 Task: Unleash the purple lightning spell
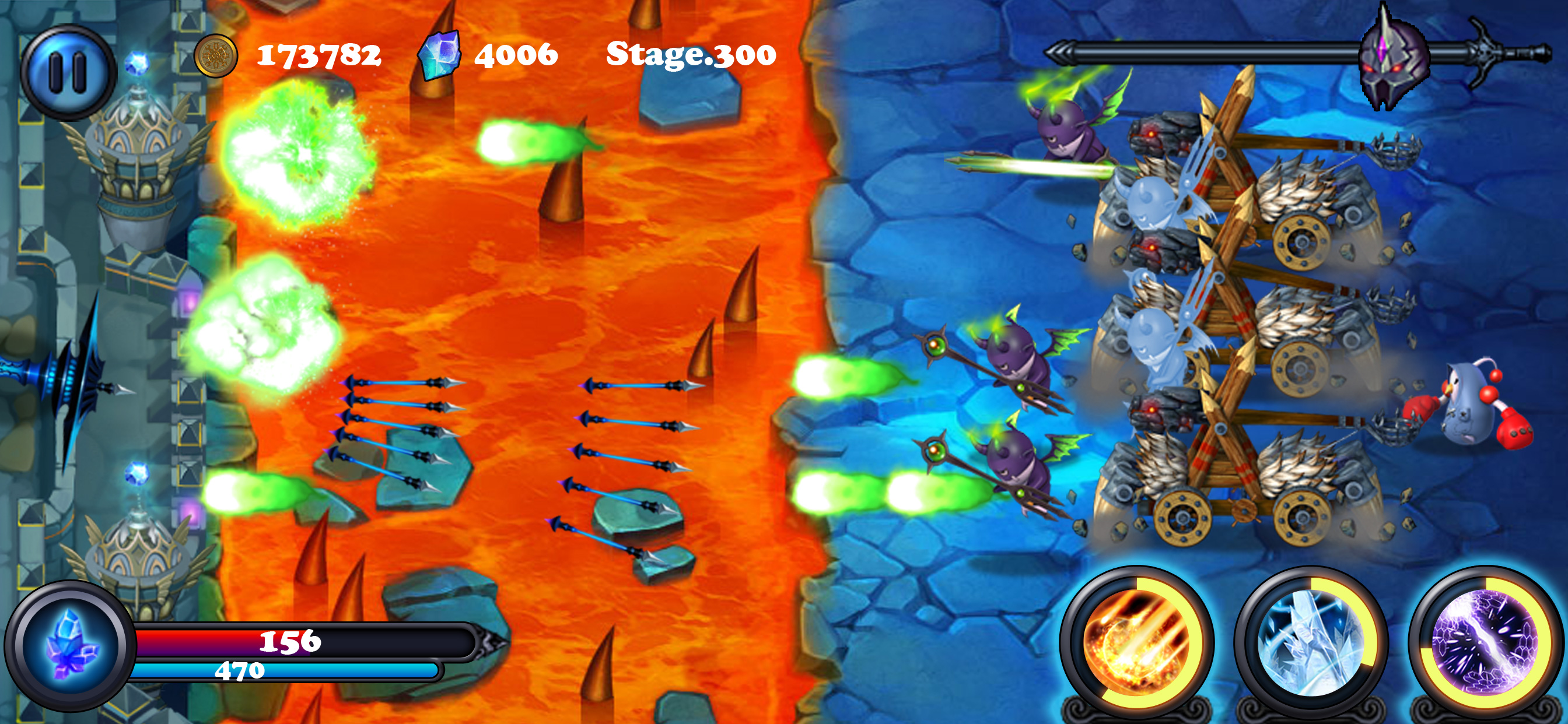pos(1485,643)
